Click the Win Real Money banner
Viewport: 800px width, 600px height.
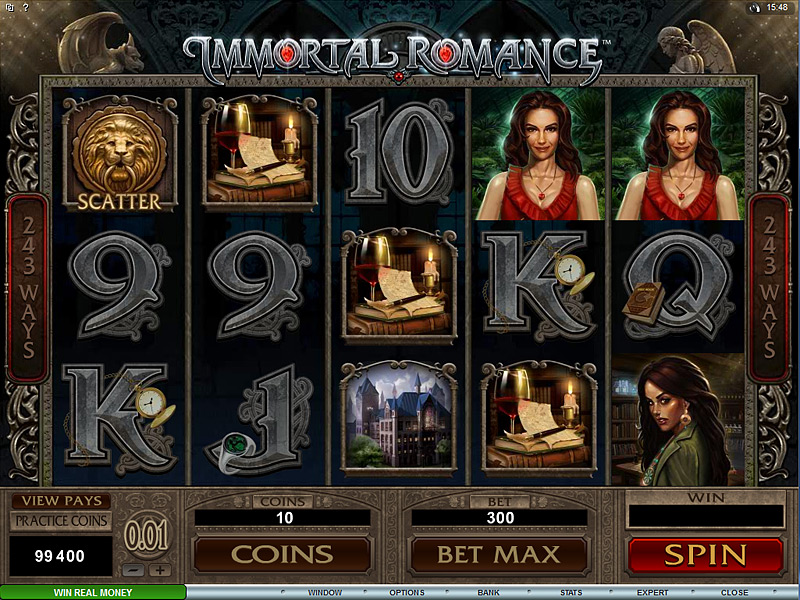(92, 593)
